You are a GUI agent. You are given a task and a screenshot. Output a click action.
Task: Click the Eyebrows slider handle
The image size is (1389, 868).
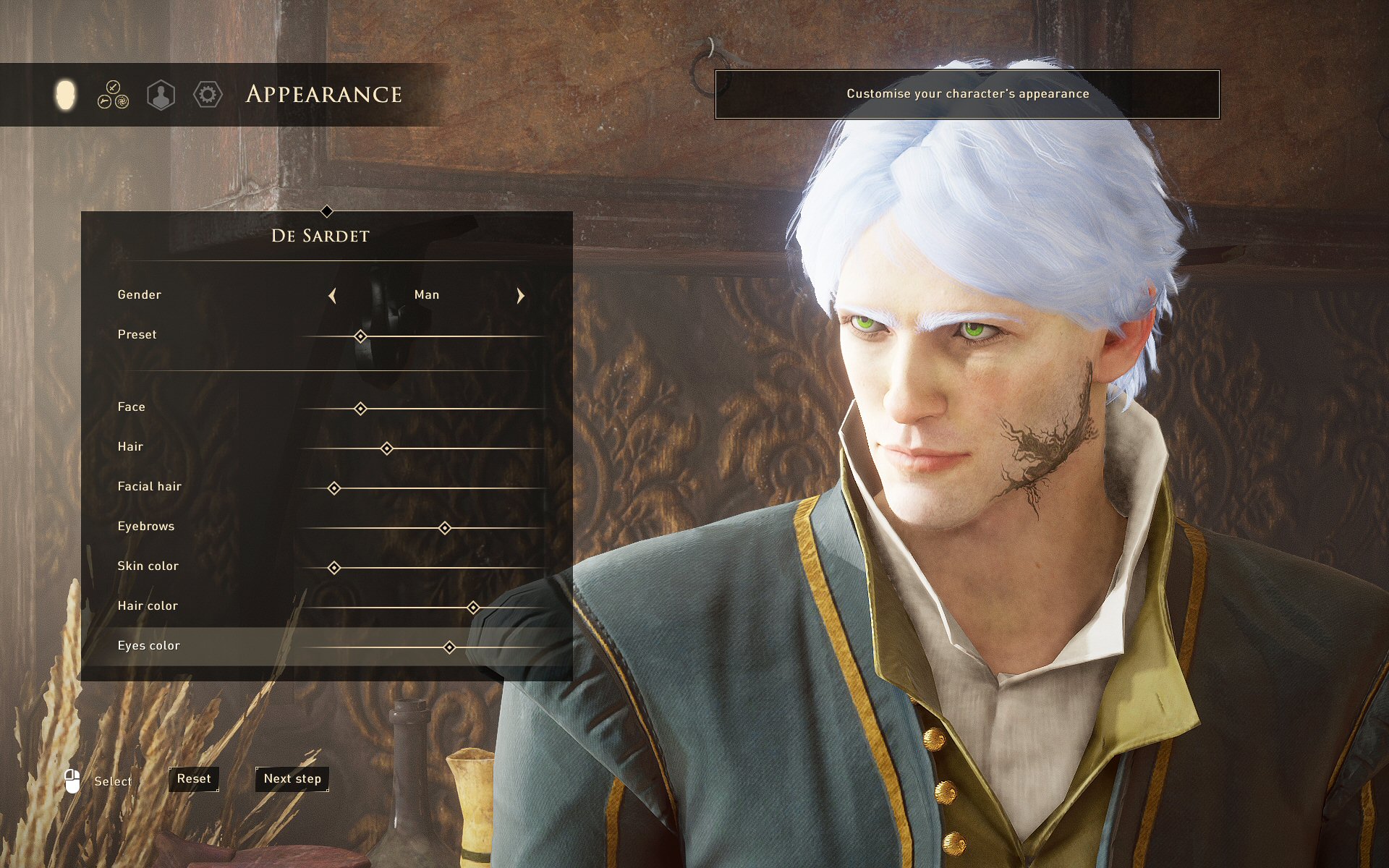445,528
